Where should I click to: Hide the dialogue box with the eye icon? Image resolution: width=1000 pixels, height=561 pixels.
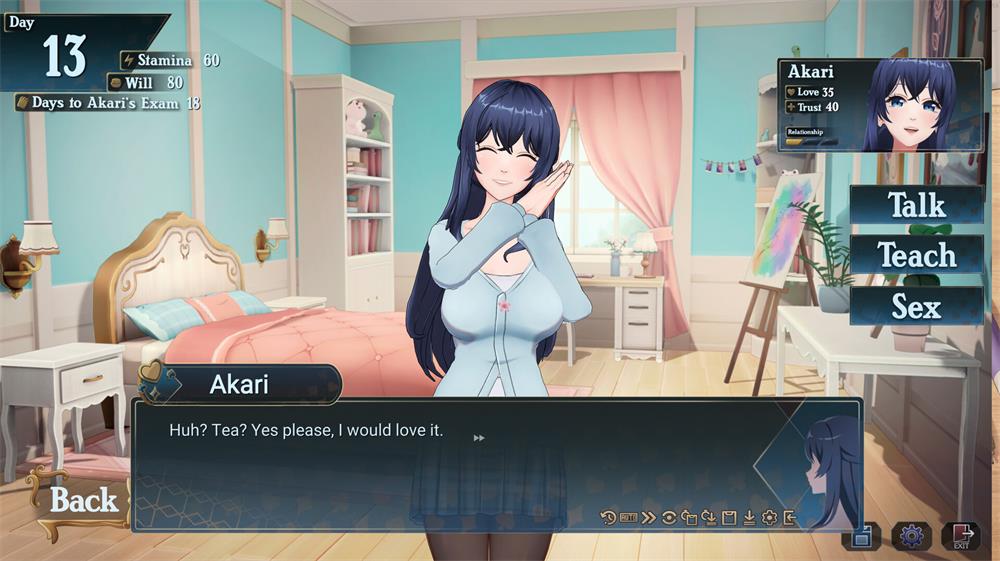(669, 517)
